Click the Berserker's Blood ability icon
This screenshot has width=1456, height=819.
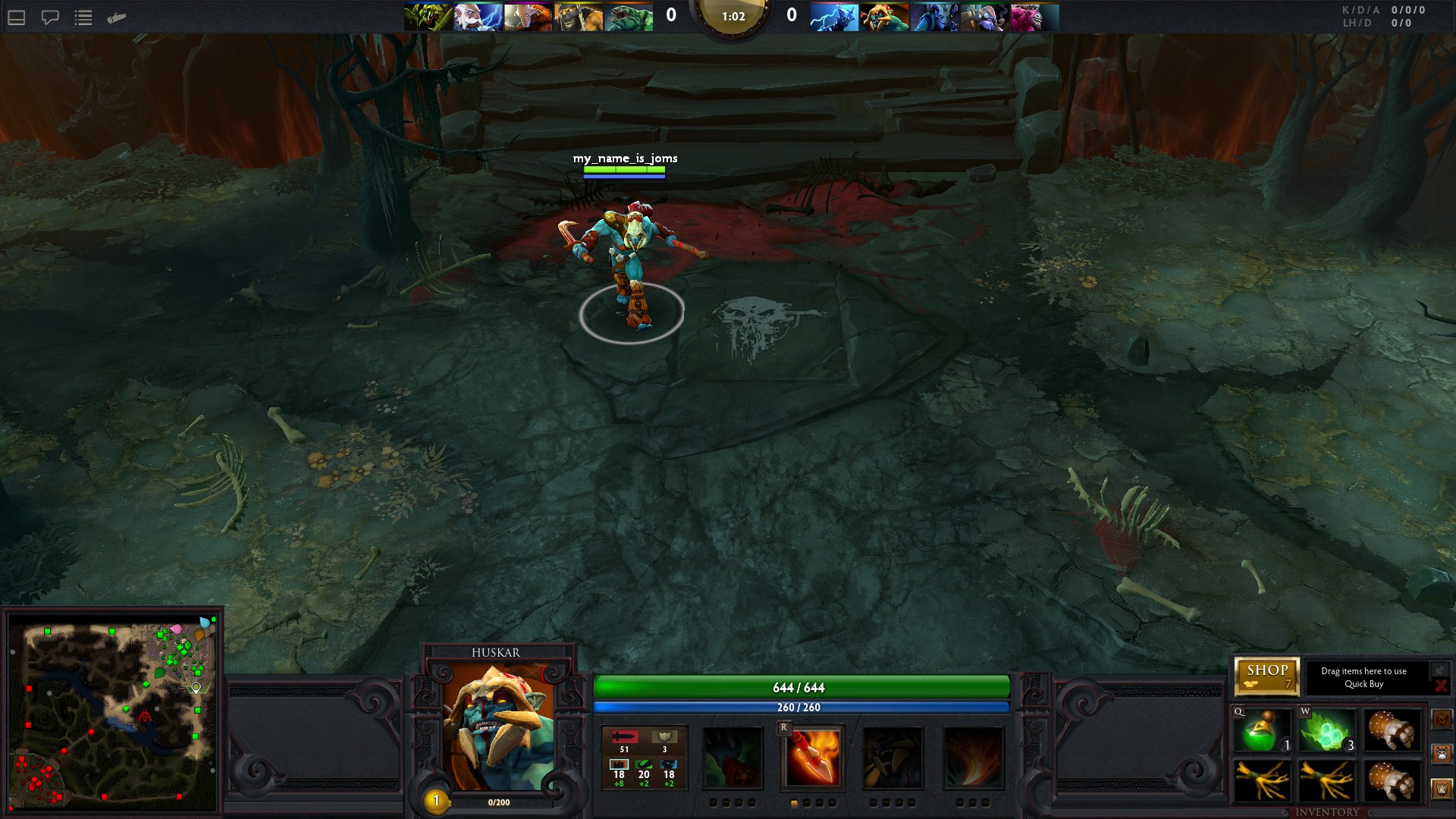coord(893,758)
